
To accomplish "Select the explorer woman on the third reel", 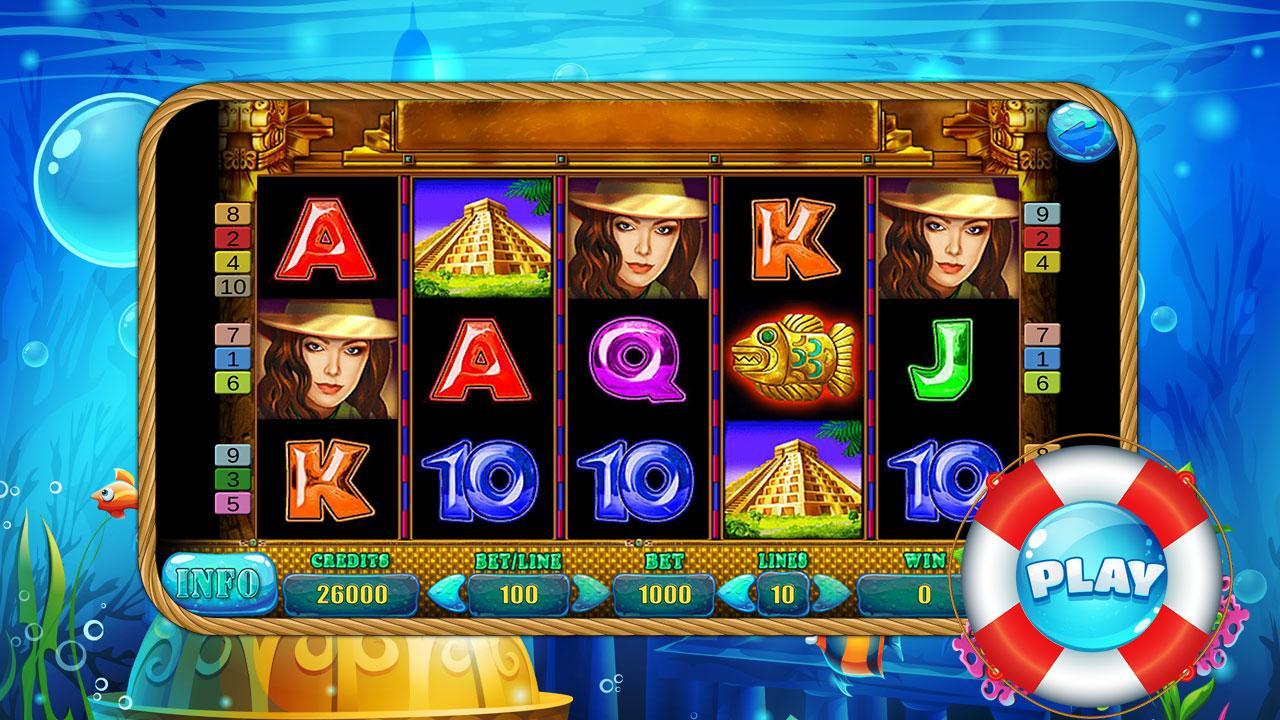I will pos(637,237).
